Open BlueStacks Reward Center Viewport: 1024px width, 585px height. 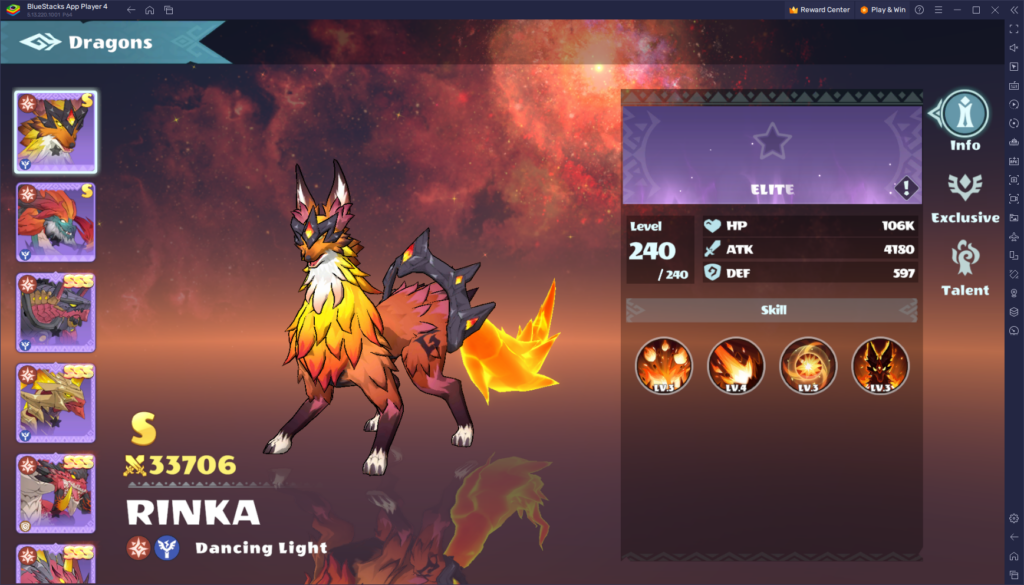pos(819,9)
